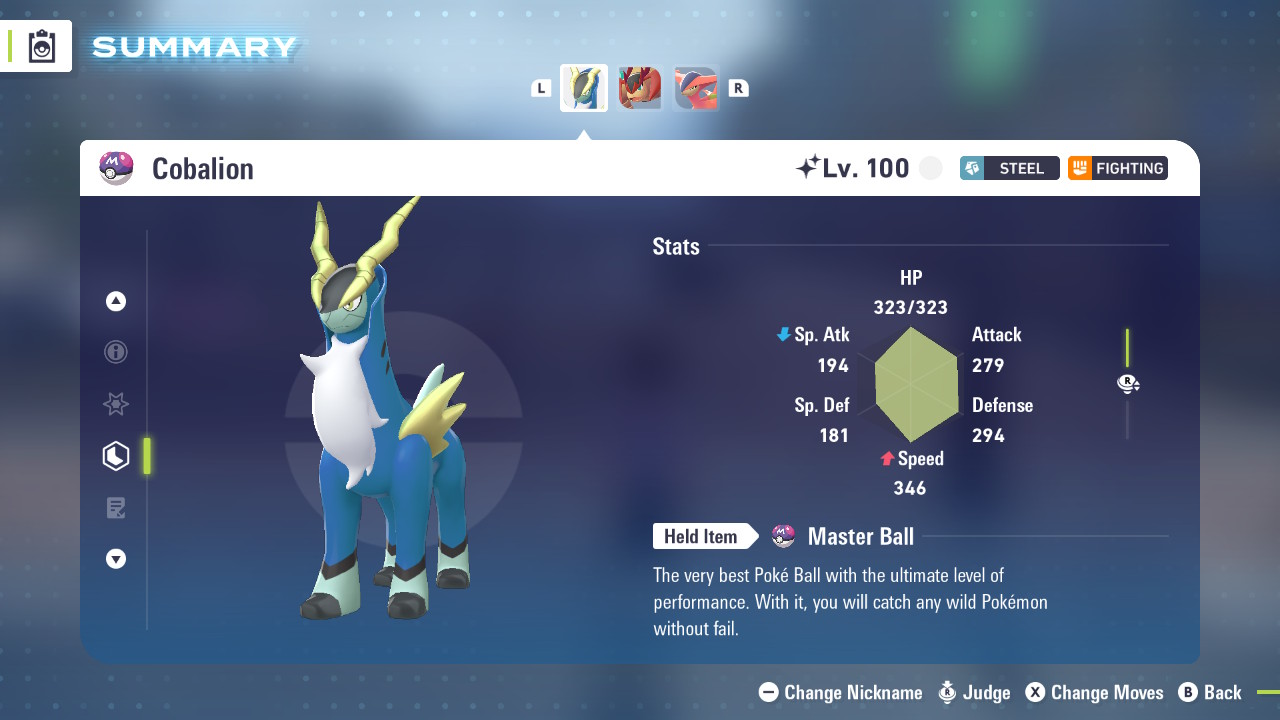
Task: Go to the previous summary page with the up arrow
Action: pyautogui.click(x=116, y=301)
